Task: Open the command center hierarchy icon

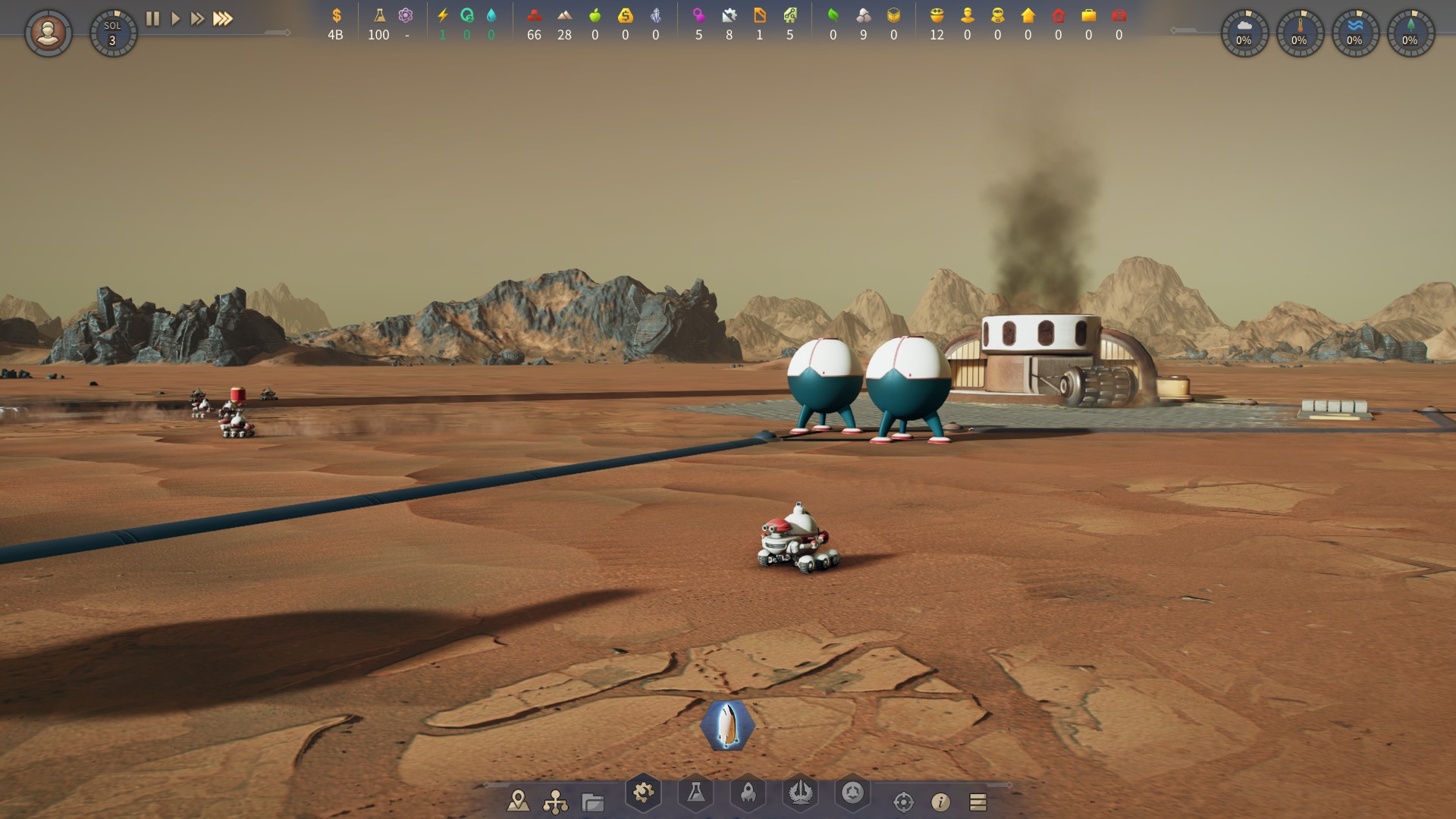Action: click(x=555, y=801)
